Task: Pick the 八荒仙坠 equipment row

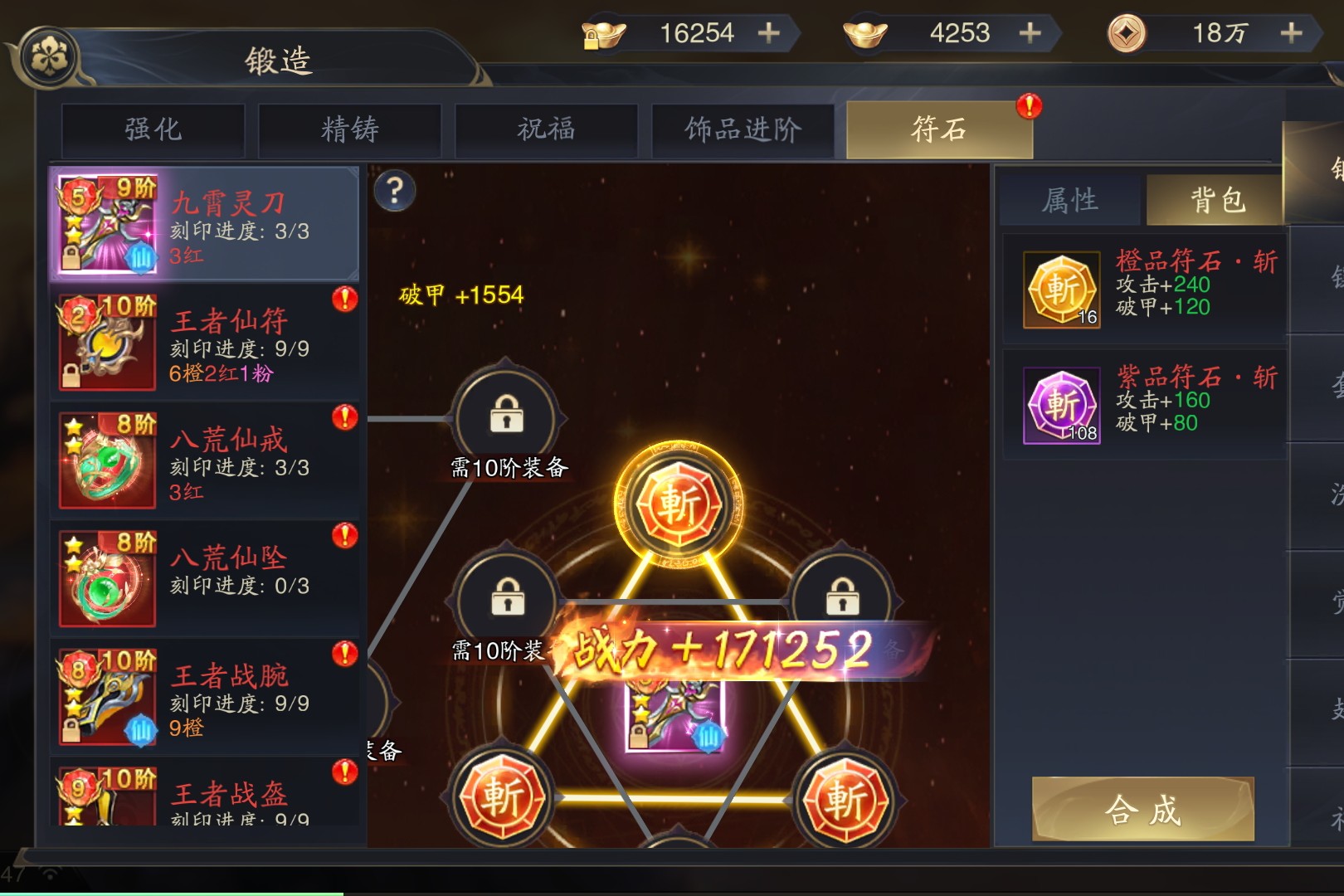Action: (206, 578)
